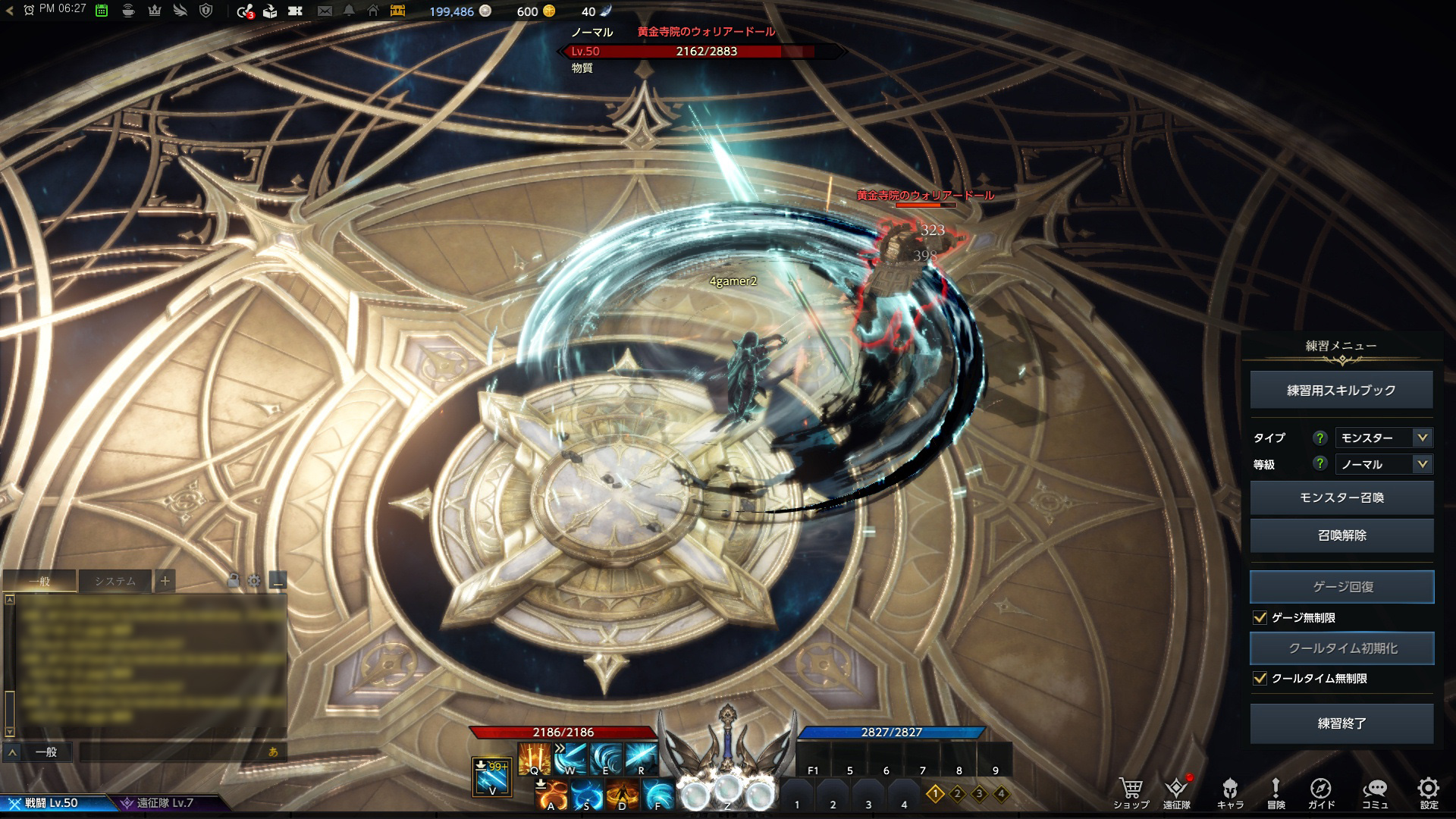Open the ショップ cart icon
The image size is (1456, 819).
1131,789
